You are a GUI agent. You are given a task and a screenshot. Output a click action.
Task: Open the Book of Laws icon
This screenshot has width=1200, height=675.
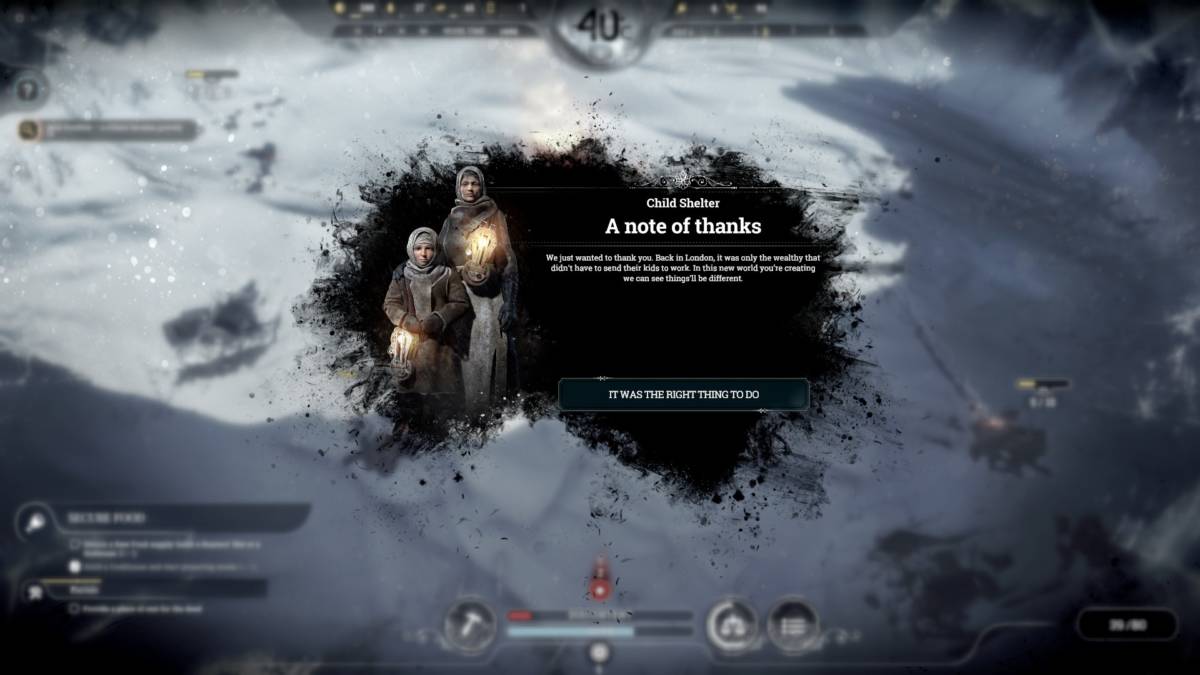733,625
